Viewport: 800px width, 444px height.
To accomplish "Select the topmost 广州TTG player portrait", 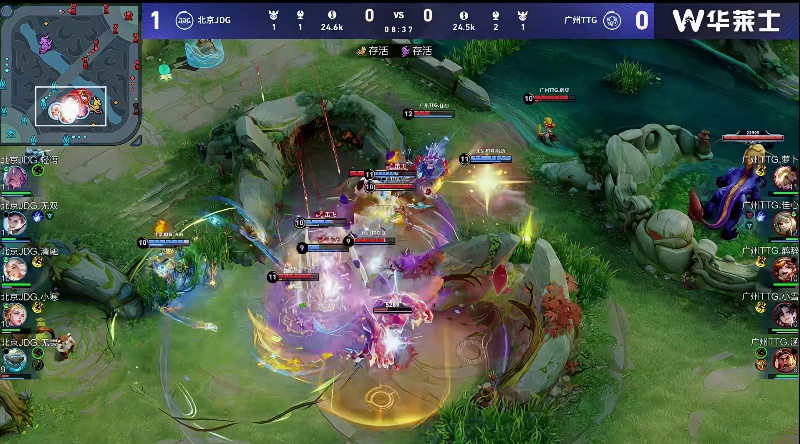I will [x=784, y=178].
